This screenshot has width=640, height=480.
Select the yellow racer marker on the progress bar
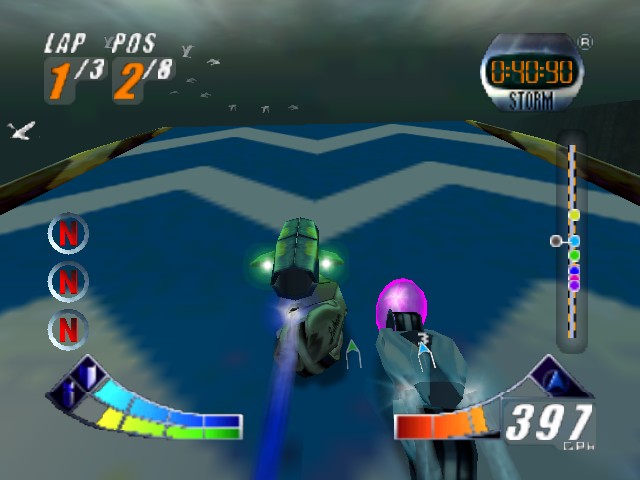pyautogui.click(x=573, y=215)
